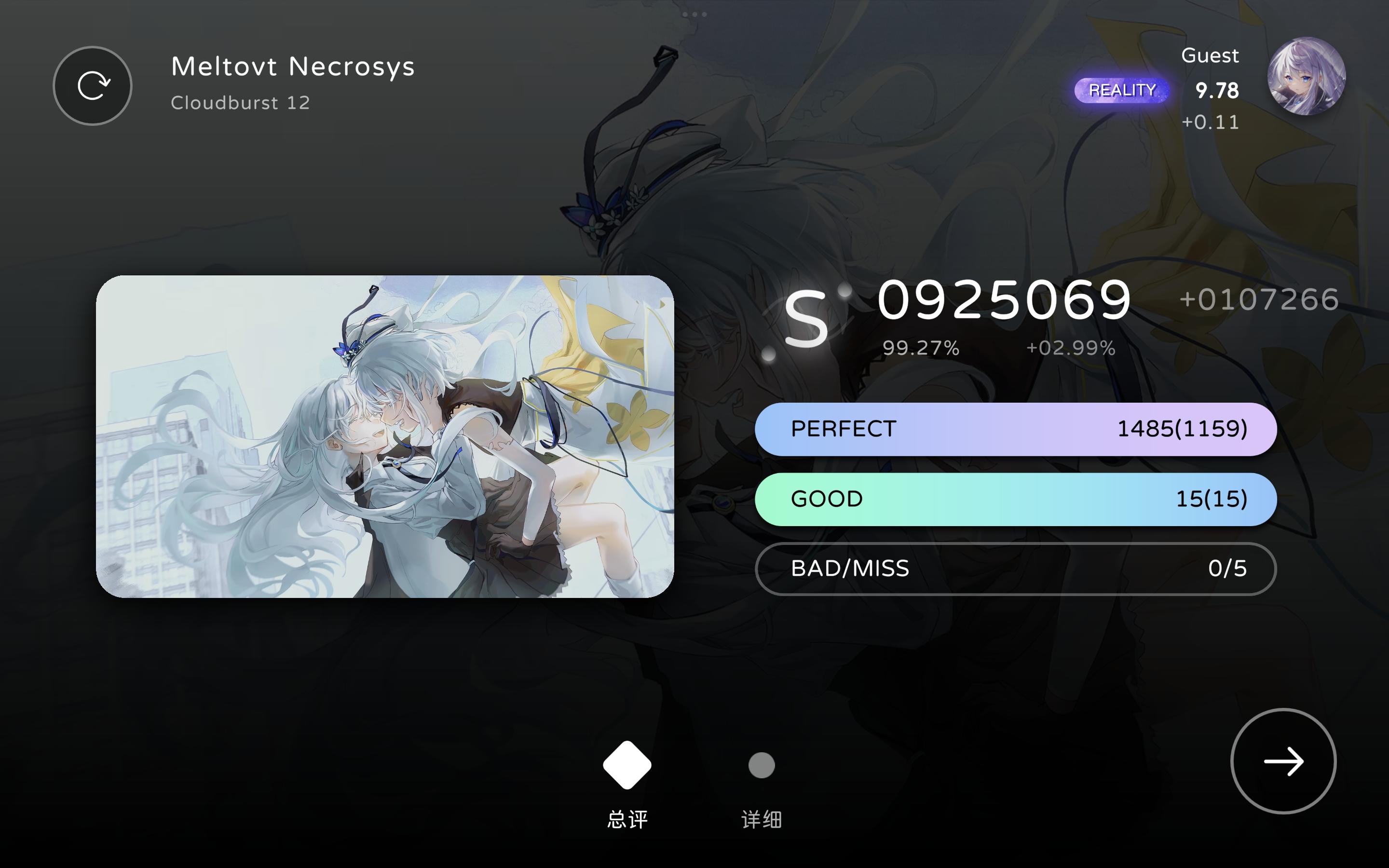Image resolution: width=1389 pixels, height=868 pixels.
Task: Select the circular dot page indicator
Action: [761, 765]
